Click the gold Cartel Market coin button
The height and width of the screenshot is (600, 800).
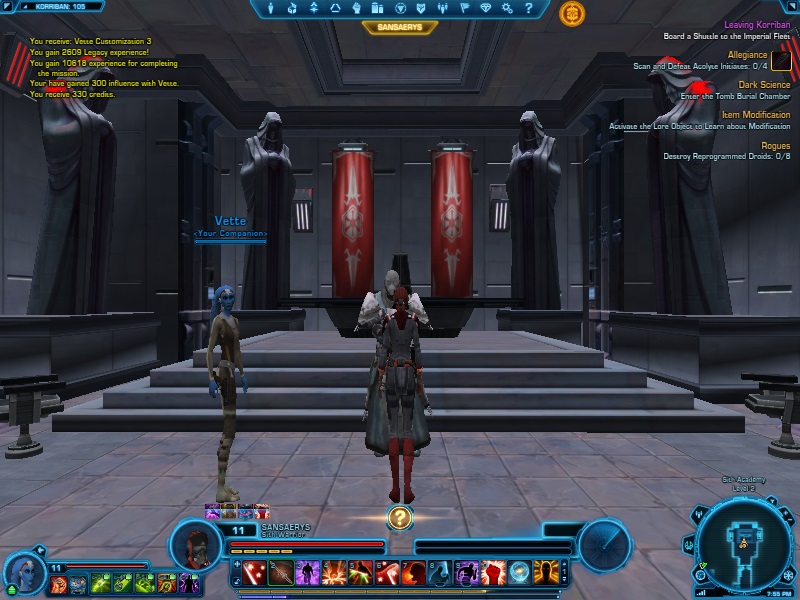[573, 13]
